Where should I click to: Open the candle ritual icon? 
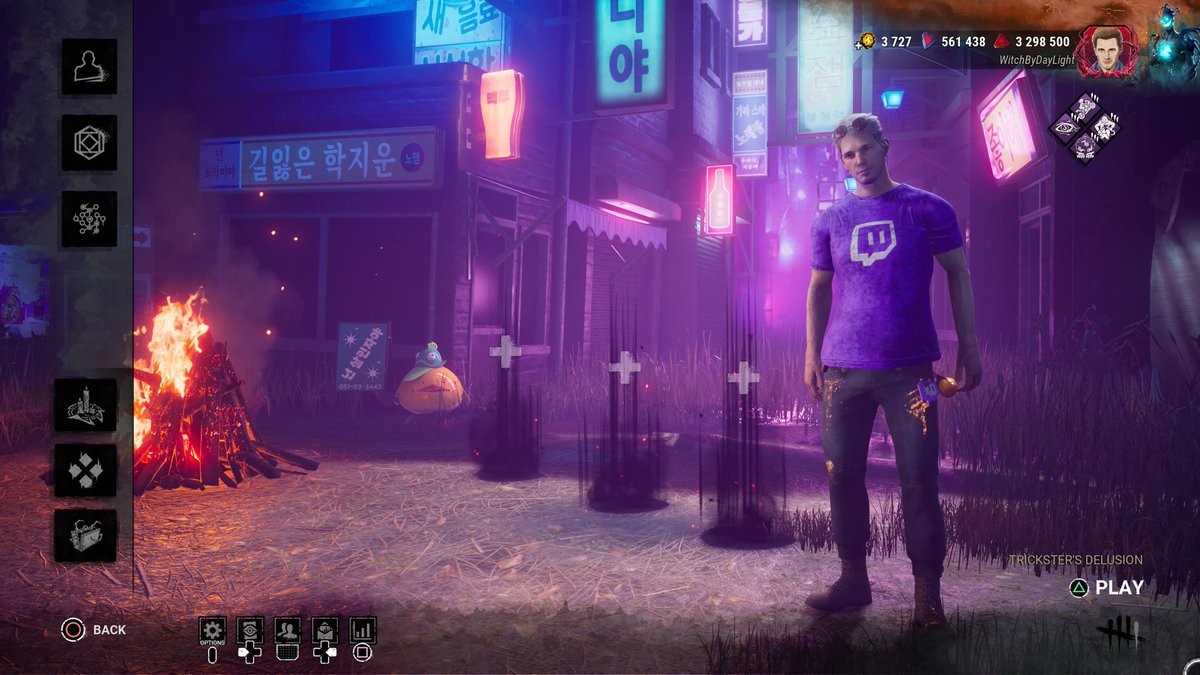coord(85,405)
